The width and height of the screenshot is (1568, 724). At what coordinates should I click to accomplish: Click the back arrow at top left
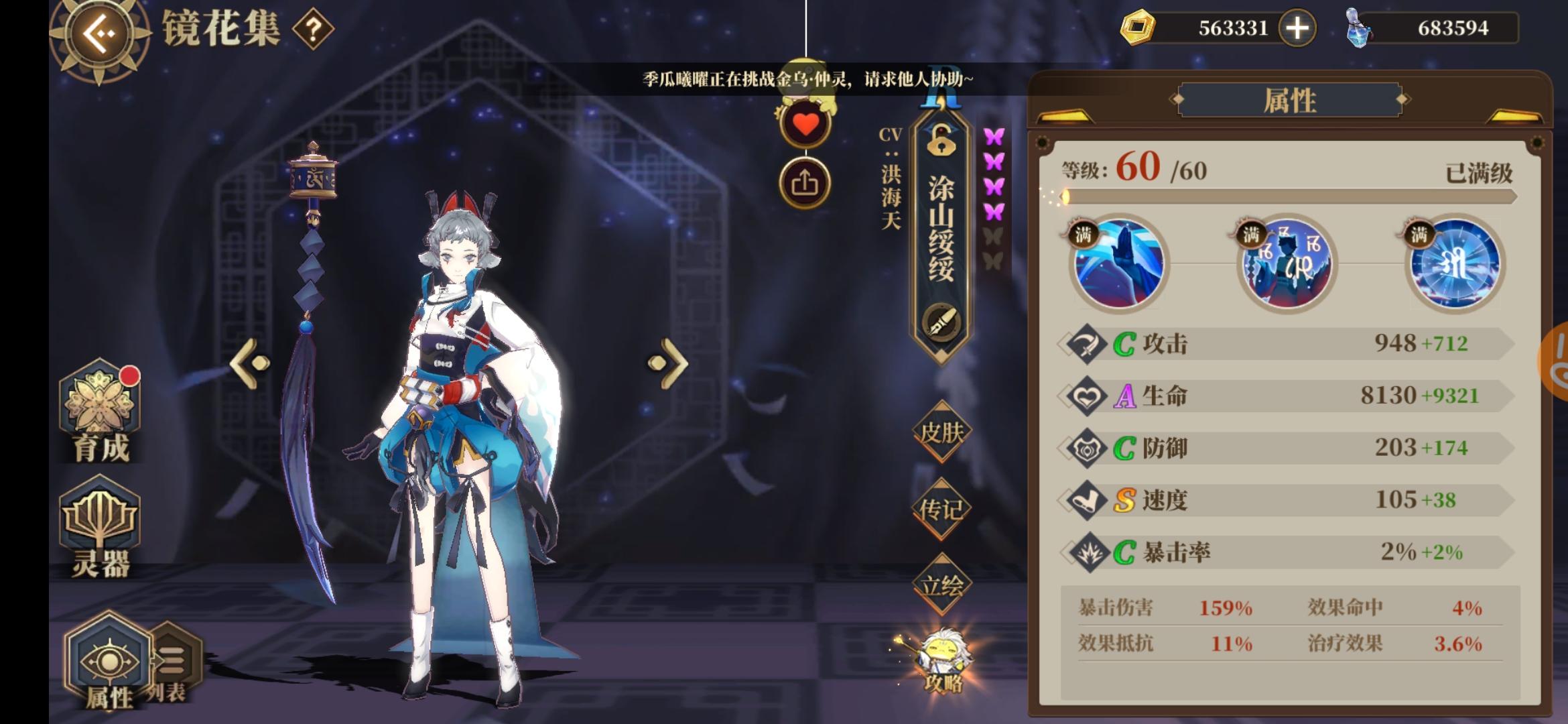(99, 32)
